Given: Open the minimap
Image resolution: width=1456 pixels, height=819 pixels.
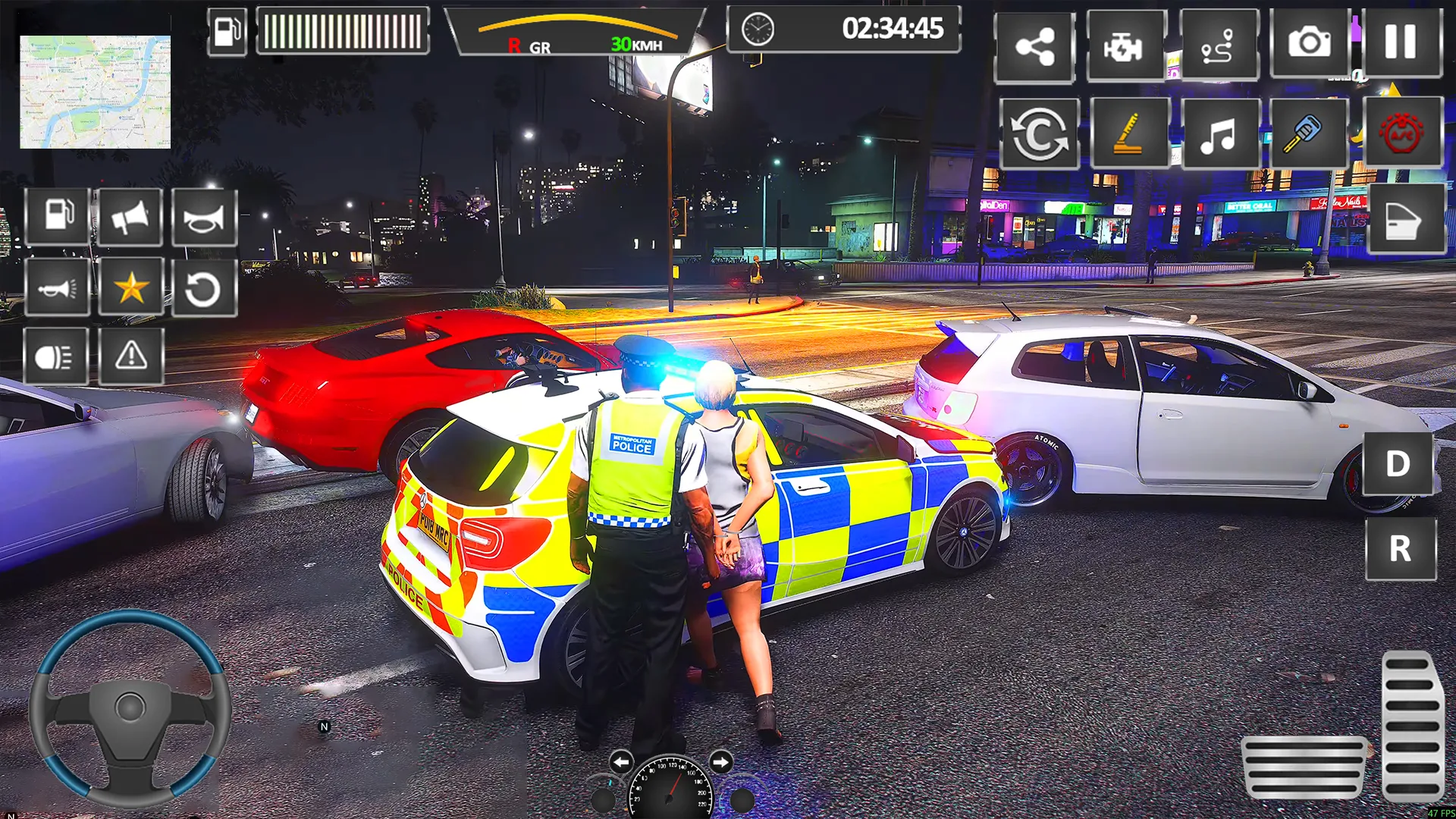Looking at the screenshot, I should tap(95, 92).
